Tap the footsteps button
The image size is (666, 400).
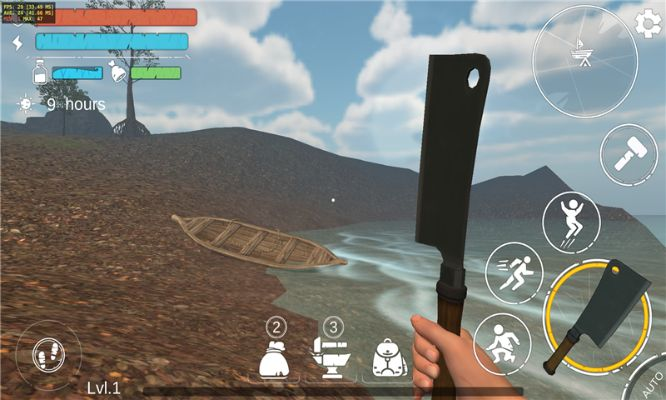coord(49,353)
